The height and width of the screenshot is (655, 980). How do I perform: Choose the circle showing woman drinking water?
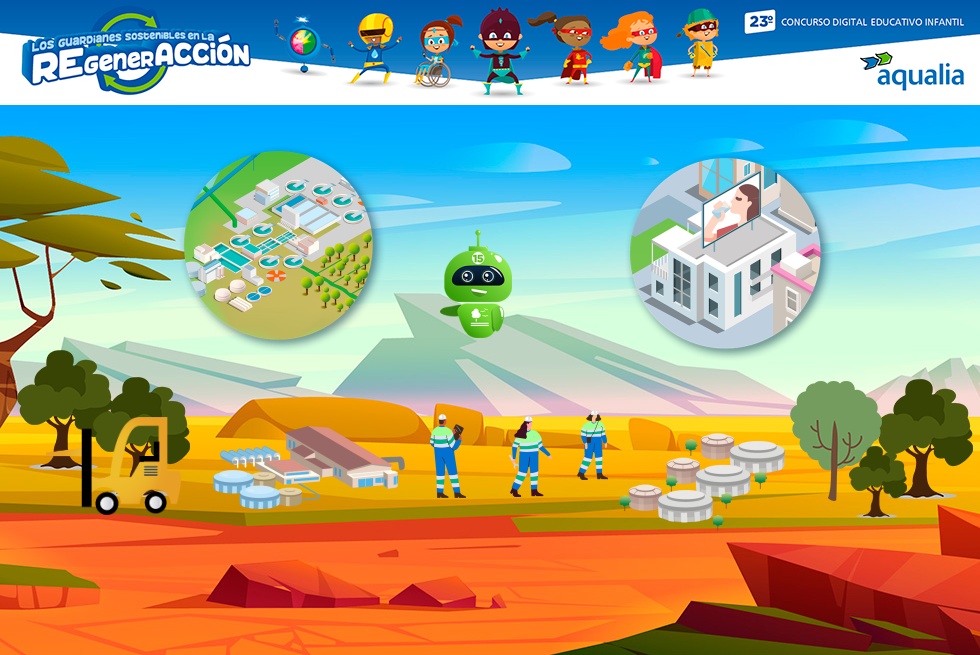tap(725, 250)
